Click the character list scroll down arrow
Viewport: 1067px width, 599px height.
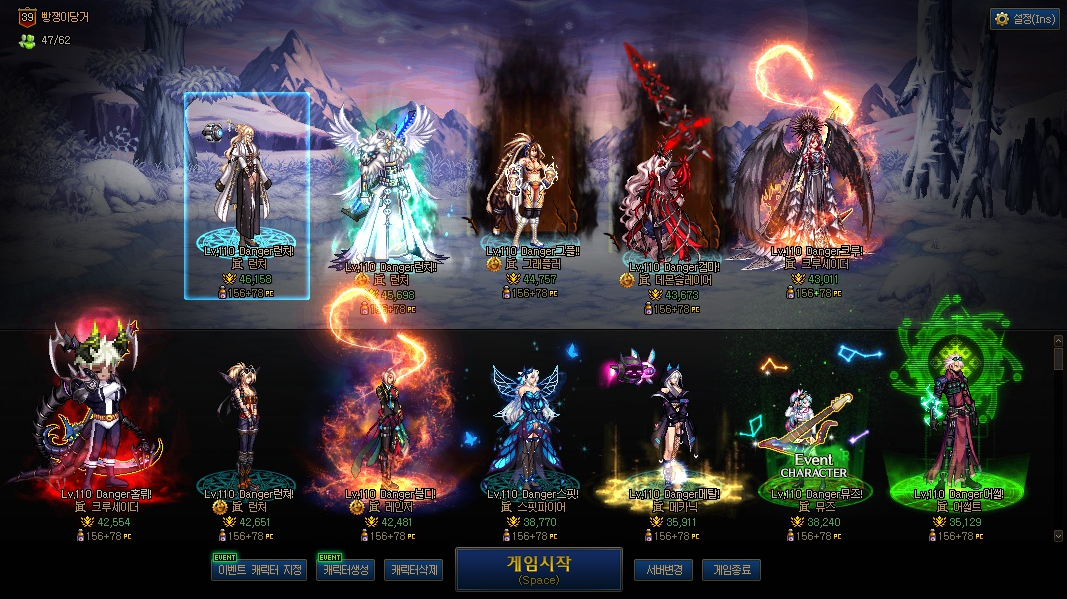click(1059, 536)
